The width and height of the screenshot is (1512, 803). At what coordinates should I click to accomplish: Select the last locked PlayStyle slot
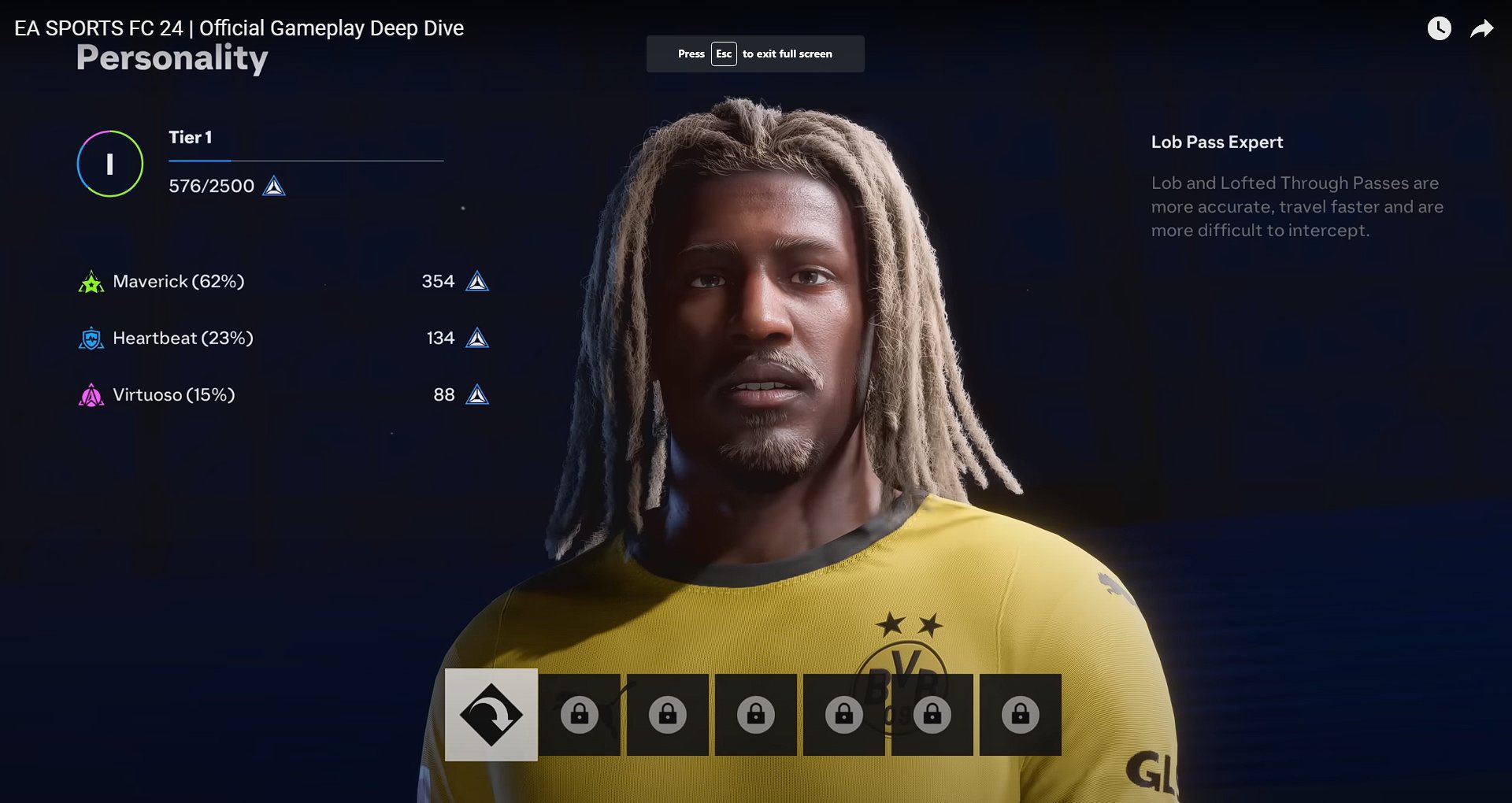(x=1018, y=713)
